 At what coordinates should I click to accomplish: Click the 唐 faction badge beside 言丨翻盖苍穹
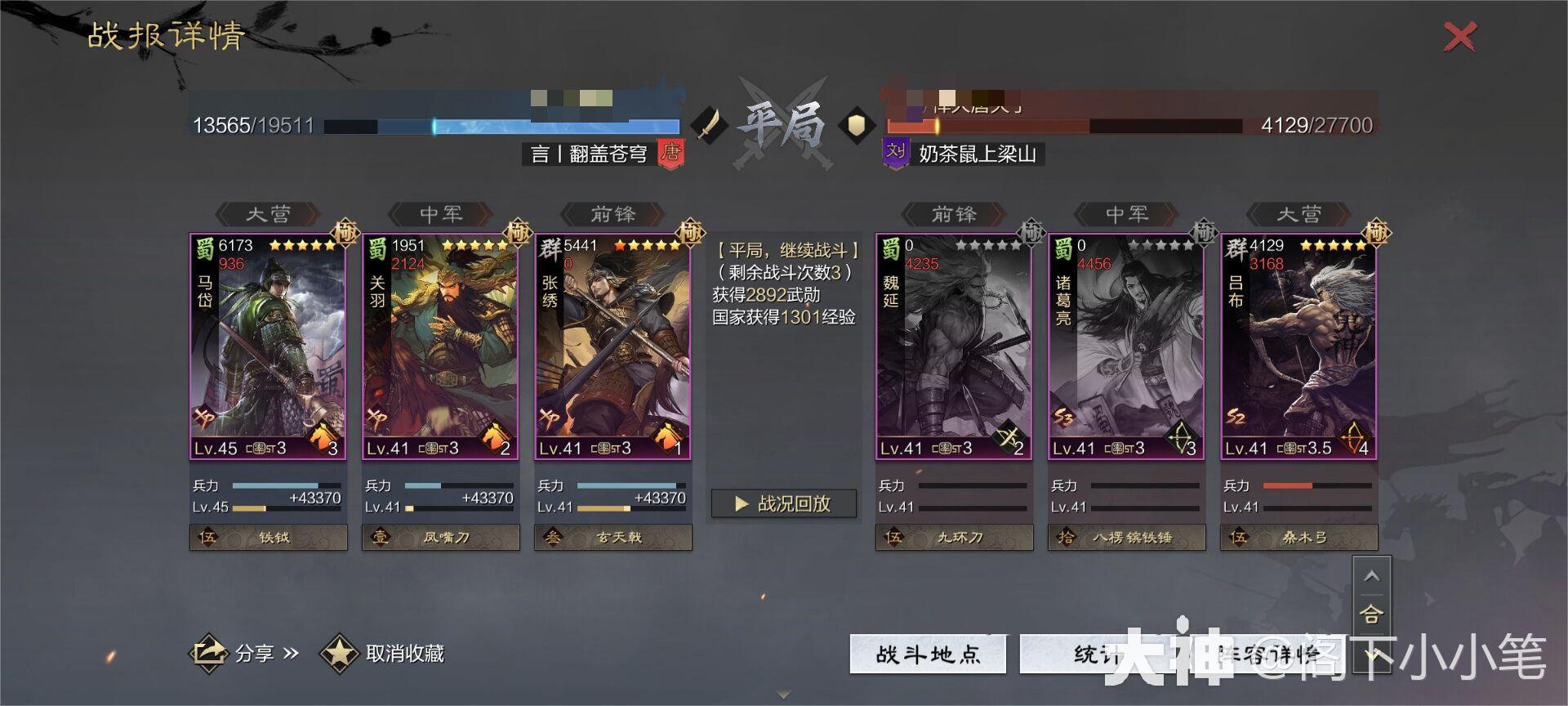point(671,154)
